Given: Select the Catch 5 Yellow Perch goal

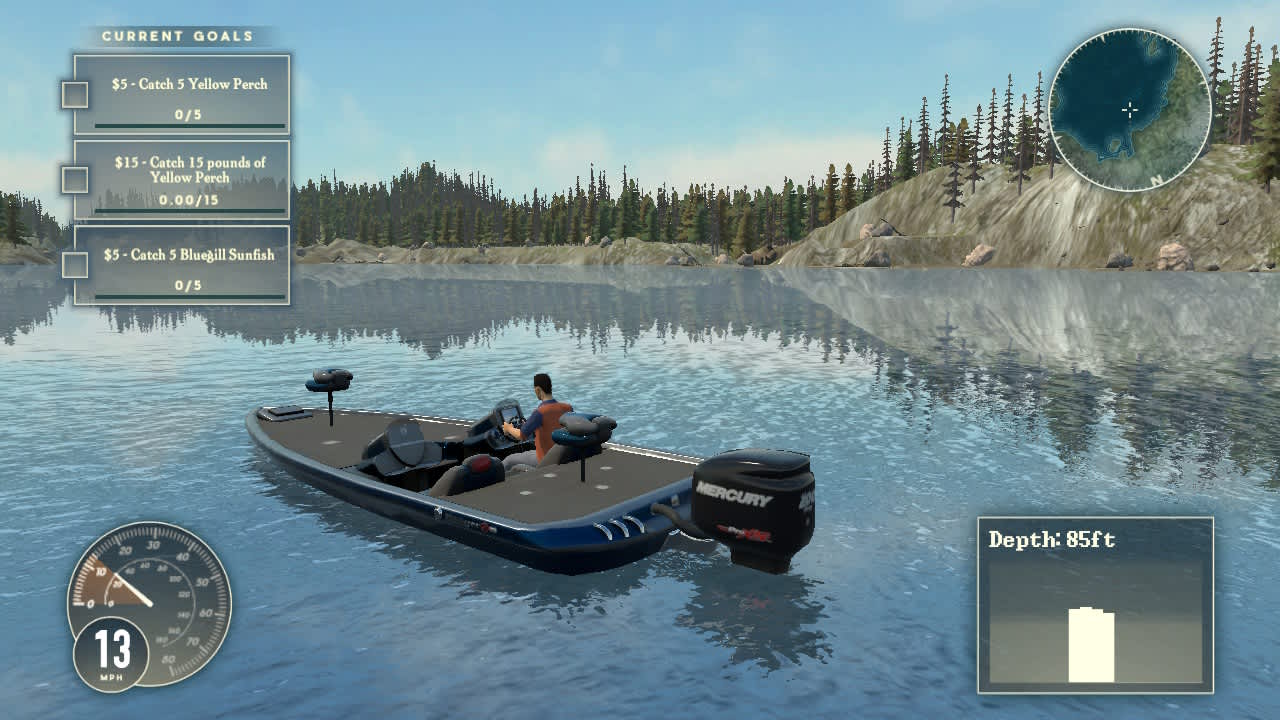Looking at the screenshot, I should (182, 94).
